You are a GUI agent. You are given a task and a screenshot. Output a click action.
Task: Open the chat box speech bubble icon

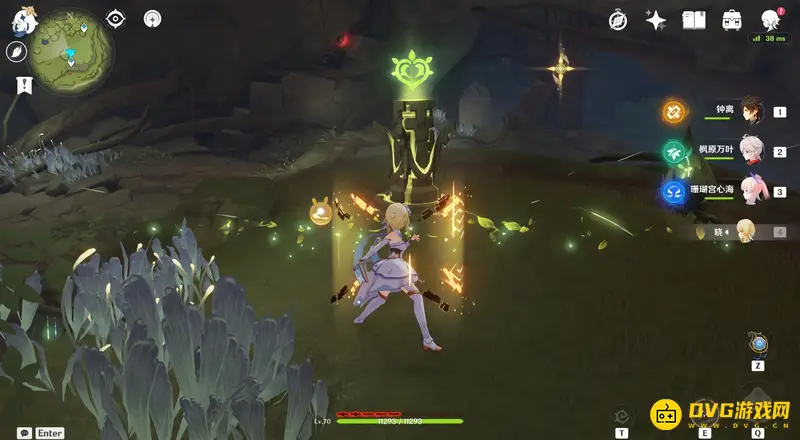24,433
